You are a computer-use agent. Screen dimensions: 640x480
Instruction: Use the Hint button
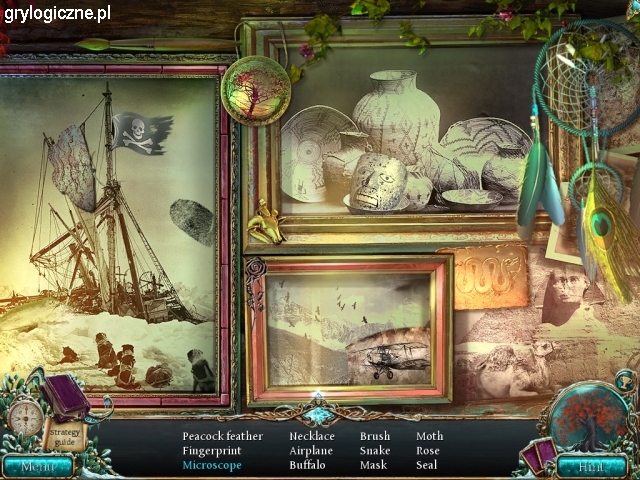[591, 465]
